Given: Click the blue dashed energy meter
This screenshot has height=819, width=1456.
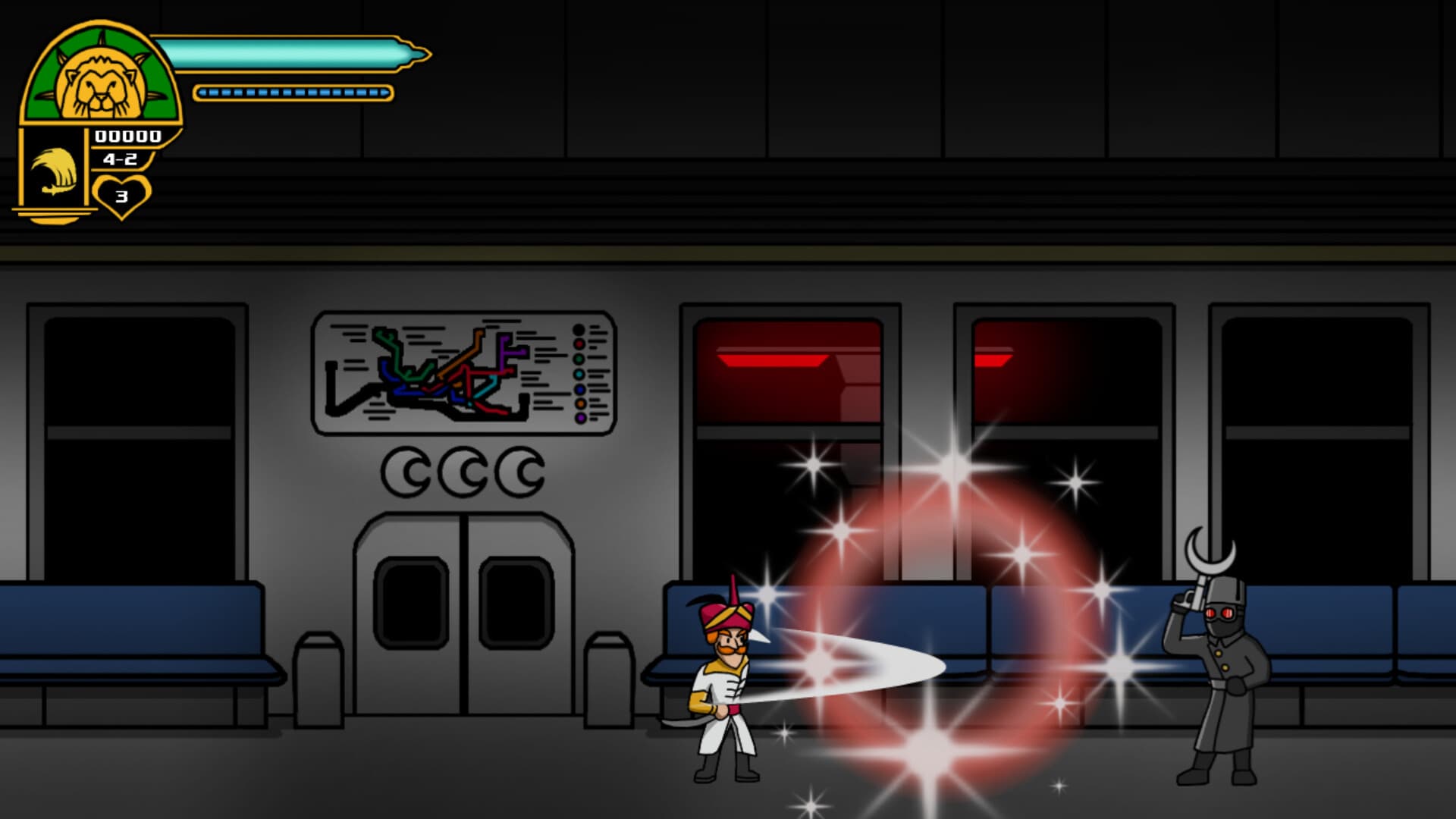Looking at the screenshot, I should click(x=292, y=93).
